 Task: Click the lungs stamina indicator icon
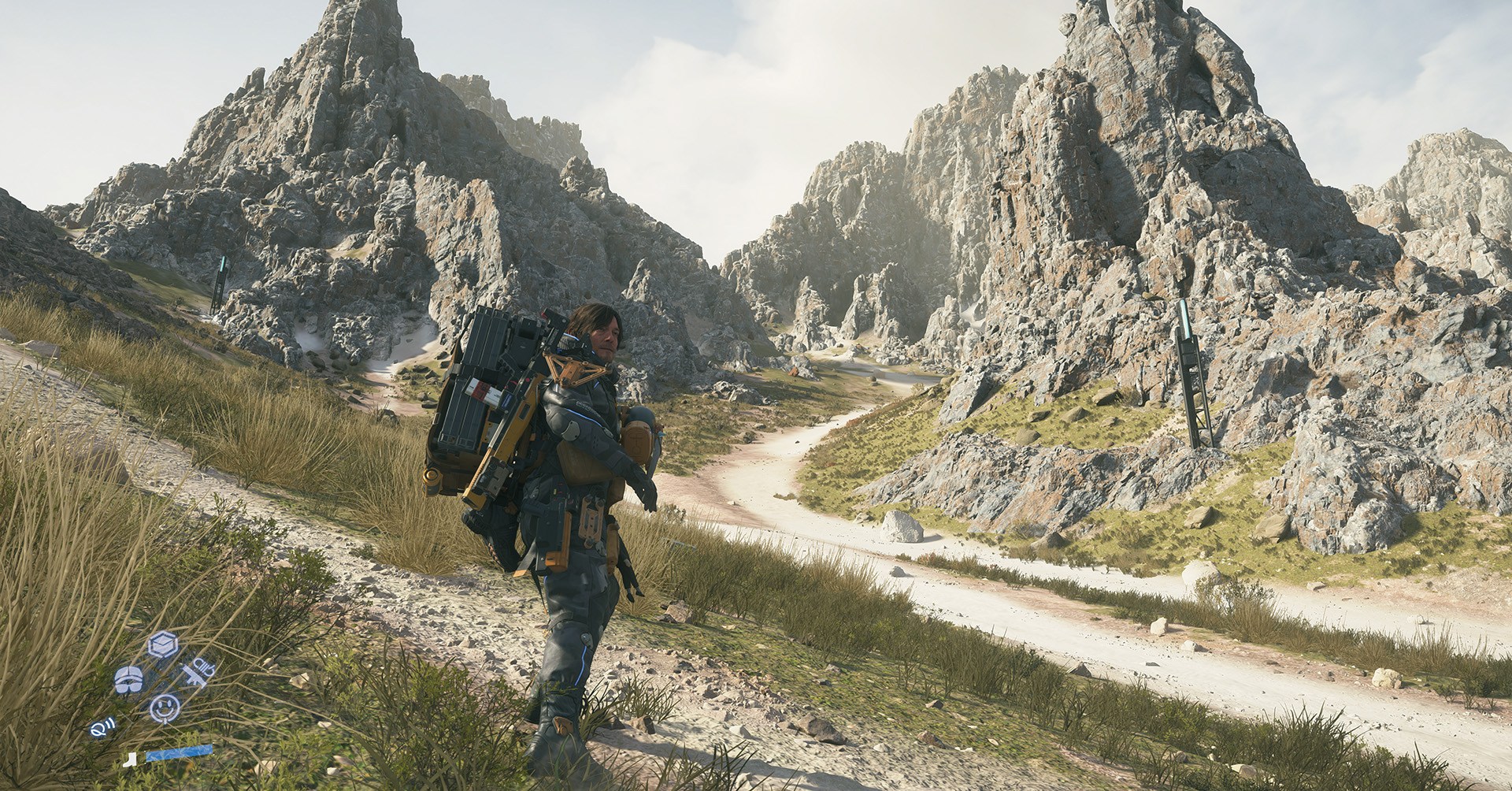[x=128, y=680]
